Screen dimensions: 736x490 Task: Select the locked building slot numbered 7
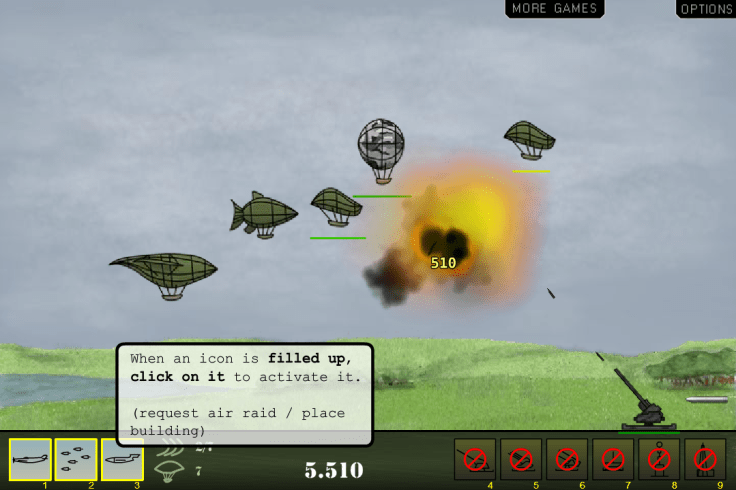click(613, 459)
